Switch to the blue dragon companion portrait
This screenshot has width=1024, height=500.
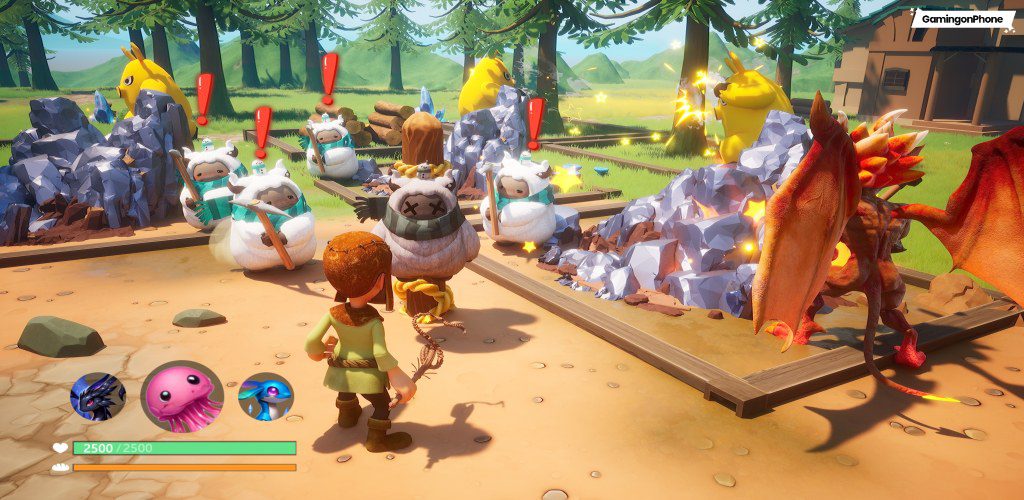(x=265, y=396)
